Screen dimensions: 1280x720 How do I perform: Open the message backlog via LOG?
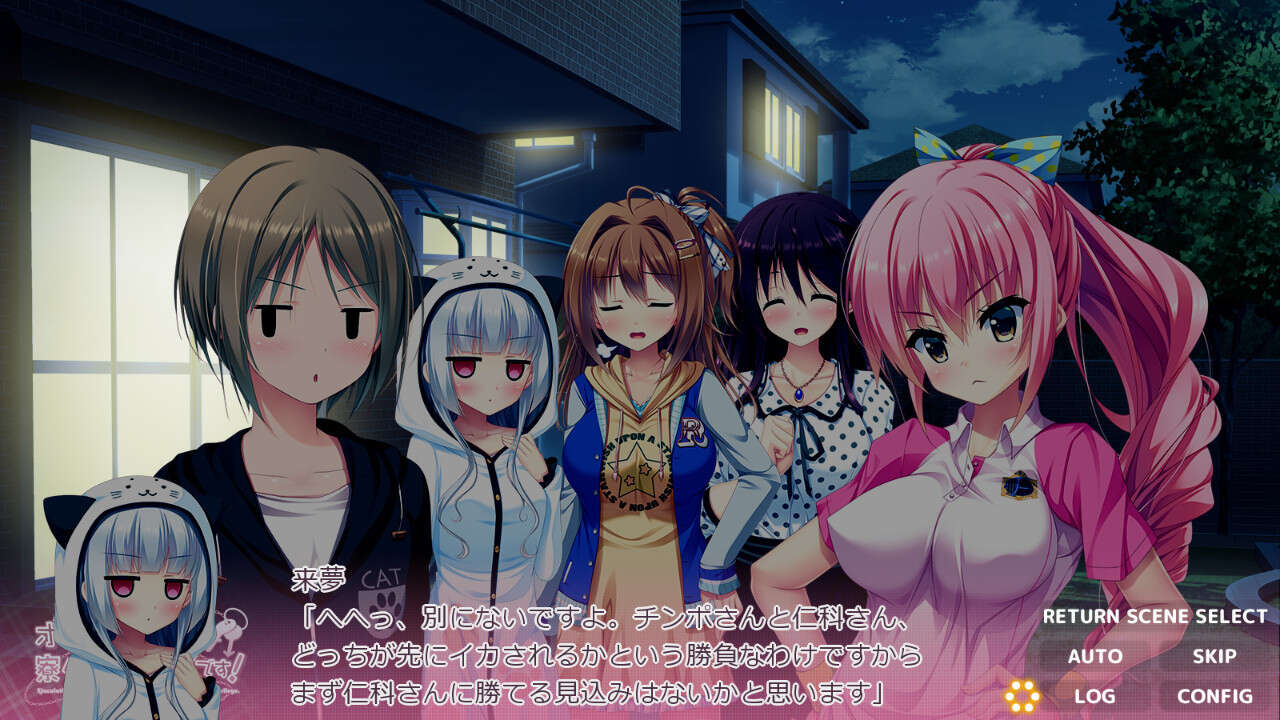1094,697
